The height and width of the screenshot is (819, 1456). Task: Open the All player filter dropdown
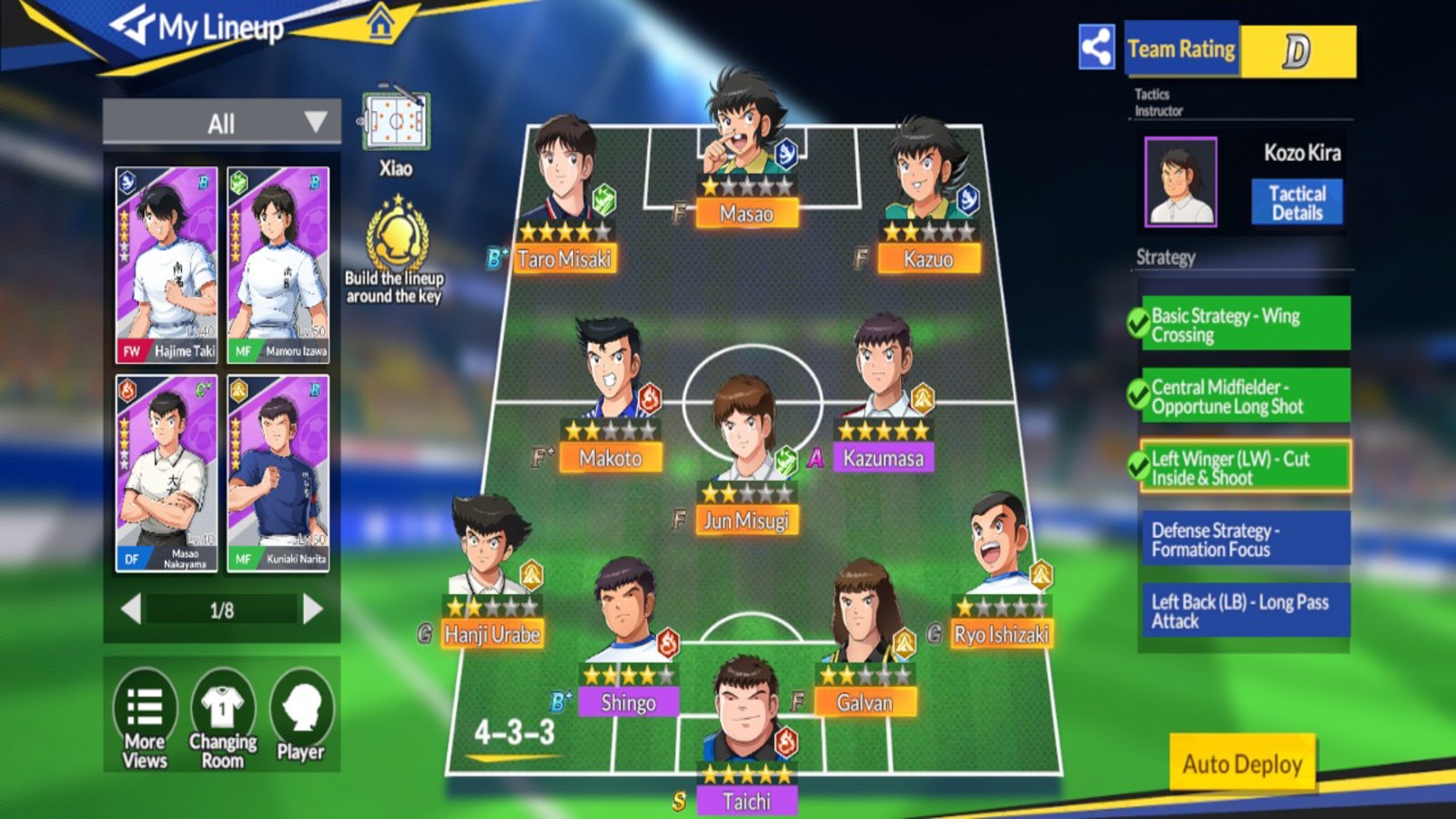pyautogui.click(x=222, y=123)
